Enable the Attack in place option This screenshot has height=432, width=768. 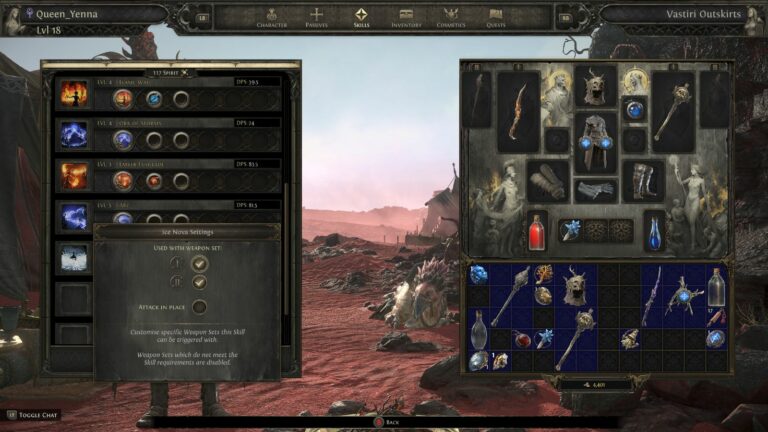200,307
